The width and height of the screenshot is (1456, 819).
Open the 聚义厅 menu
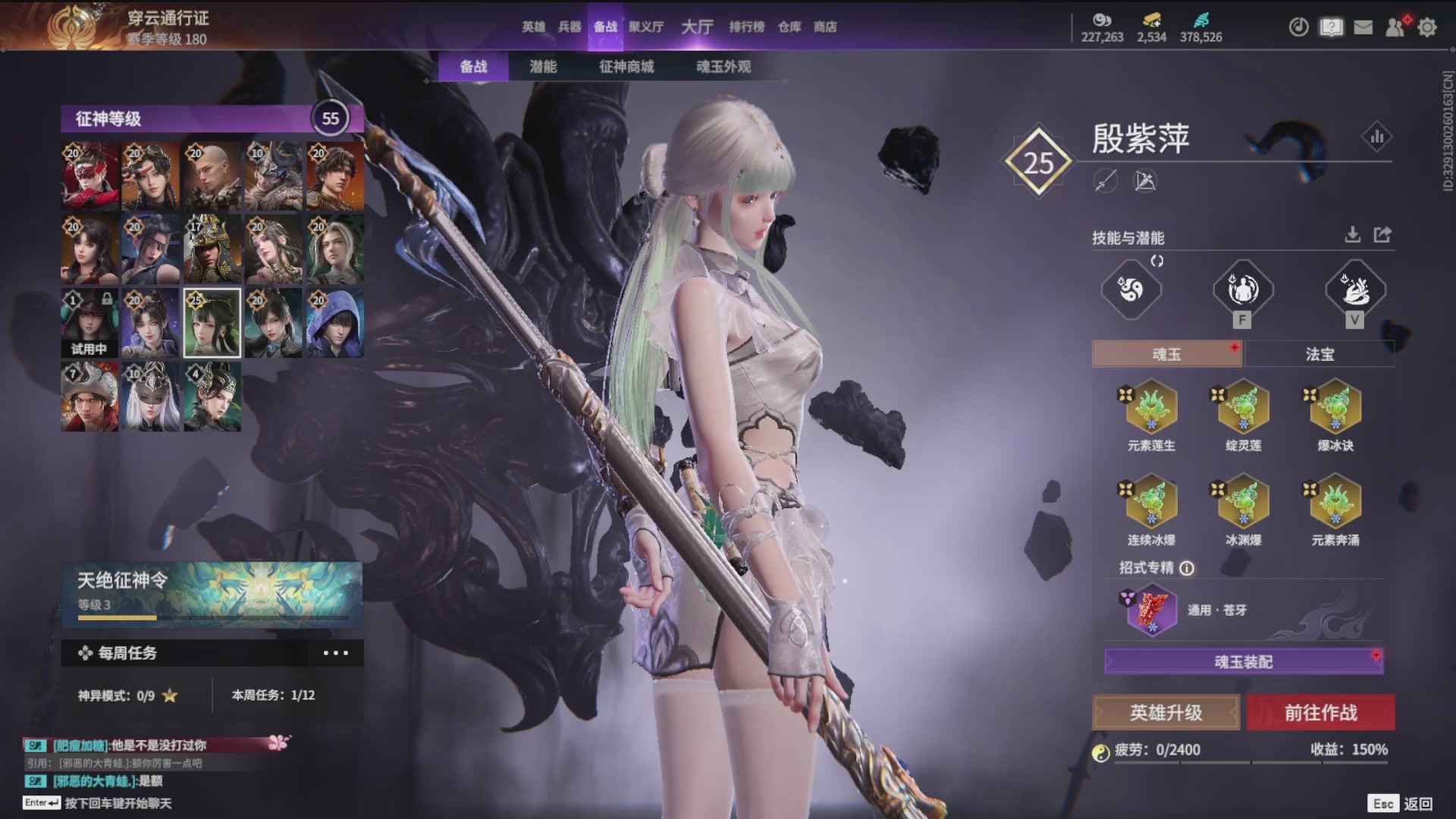[x=646, y=27]
